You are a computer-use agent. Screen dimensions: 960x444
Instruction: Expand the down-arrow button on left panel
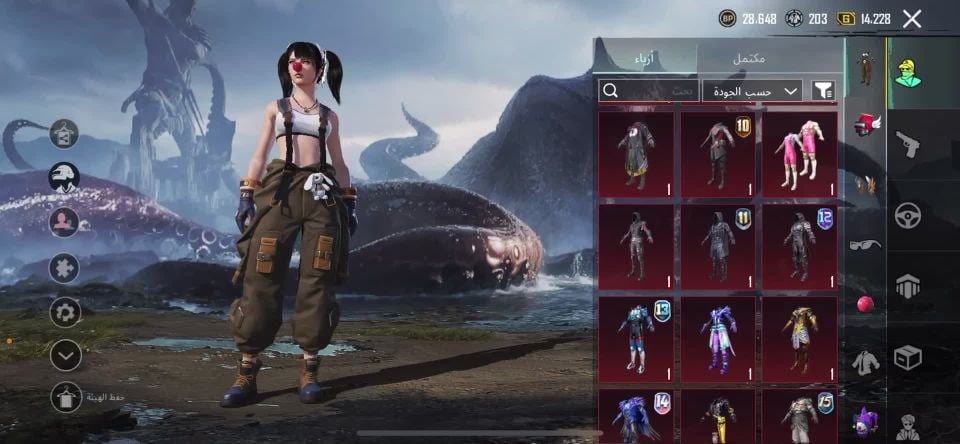pyautogui.click(x=65, y=354)
